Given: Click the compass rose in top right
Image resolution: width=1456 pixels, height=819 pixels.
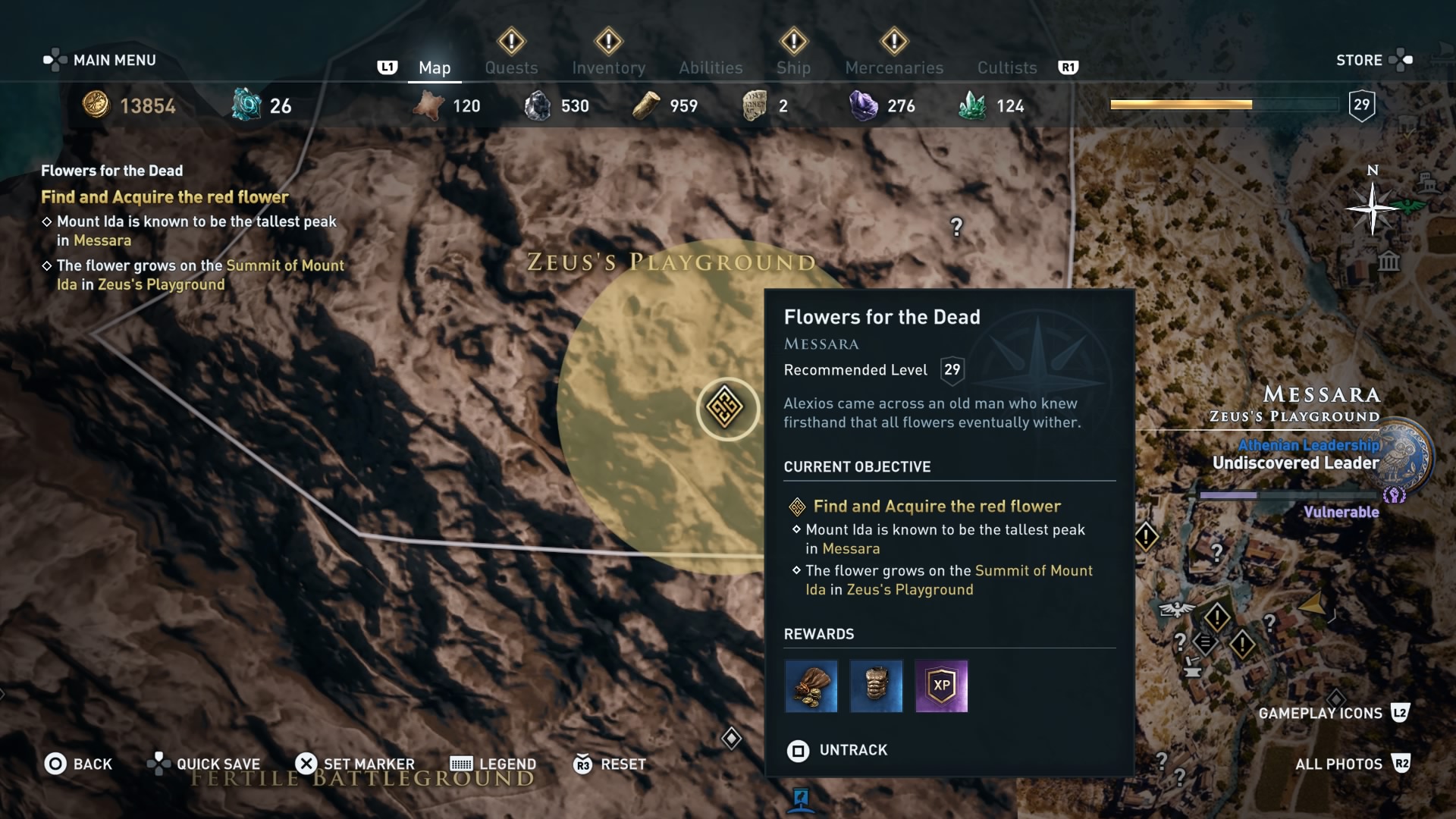Looking at the screenshot, I should pyautogui.click(x=1371, y=207).
